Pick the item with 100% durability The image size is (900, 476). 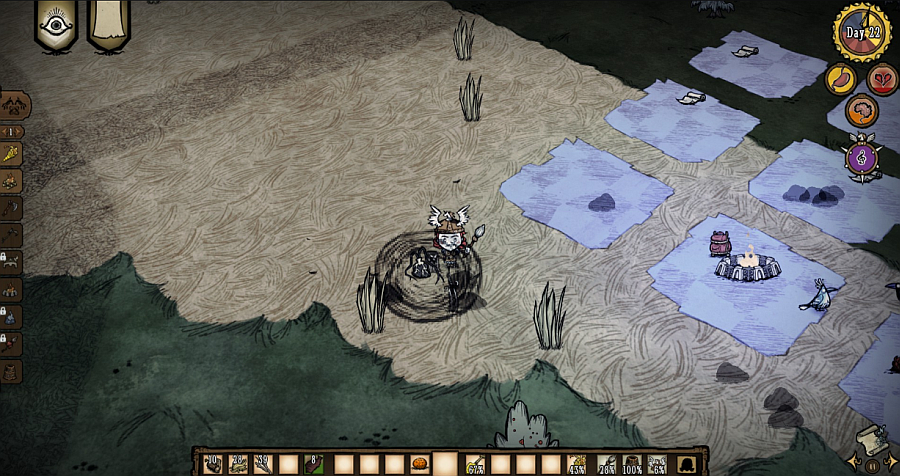(x=631, y=465)
